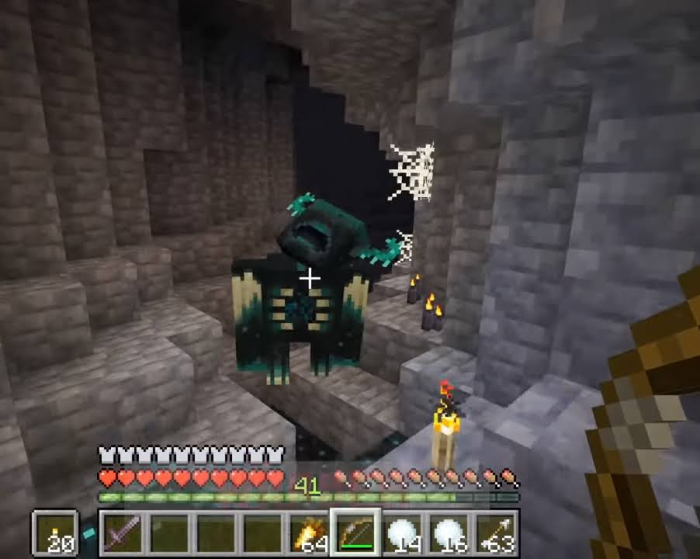
Task: Click the offhand slot holding 20 torches
Action: [54, 533]
